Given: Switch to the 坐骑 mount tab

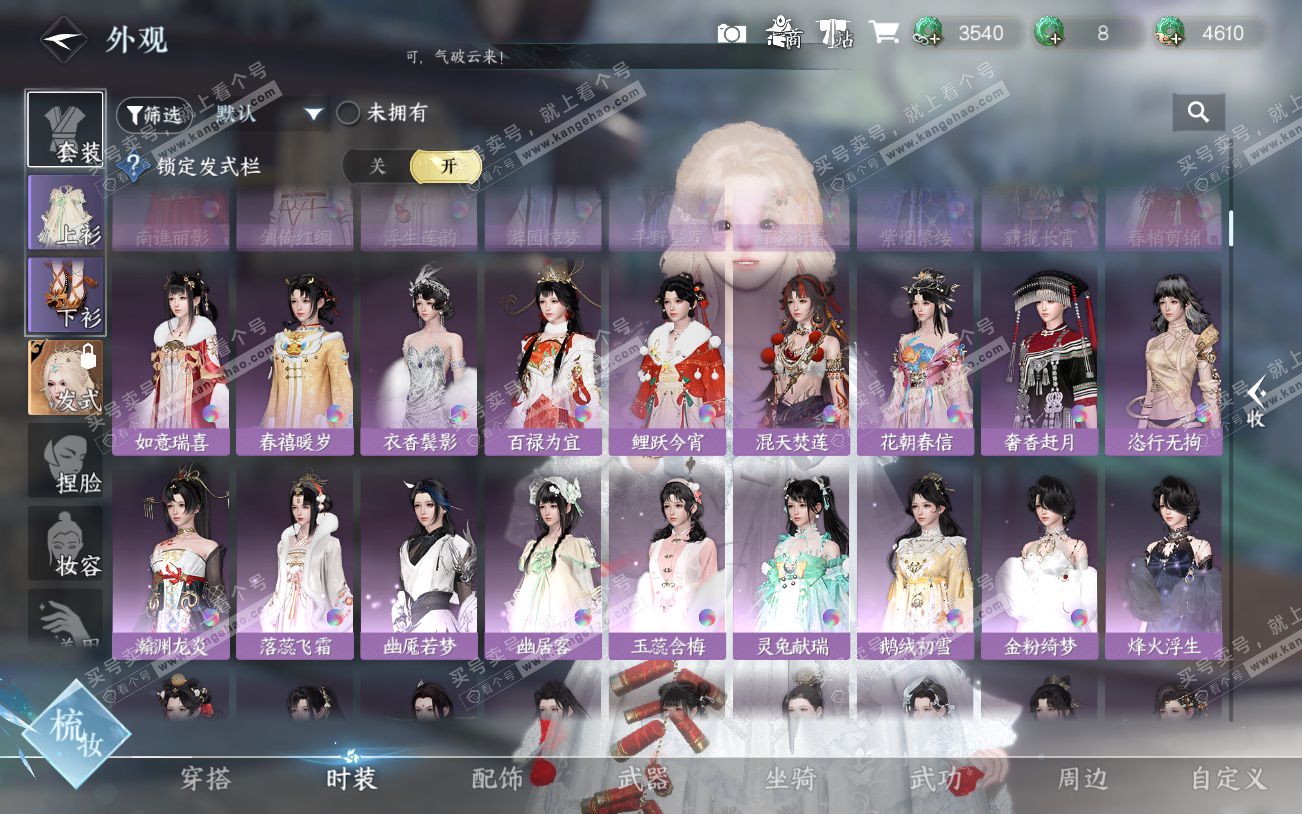Looking at the screenshot, I should click(790, 779).
